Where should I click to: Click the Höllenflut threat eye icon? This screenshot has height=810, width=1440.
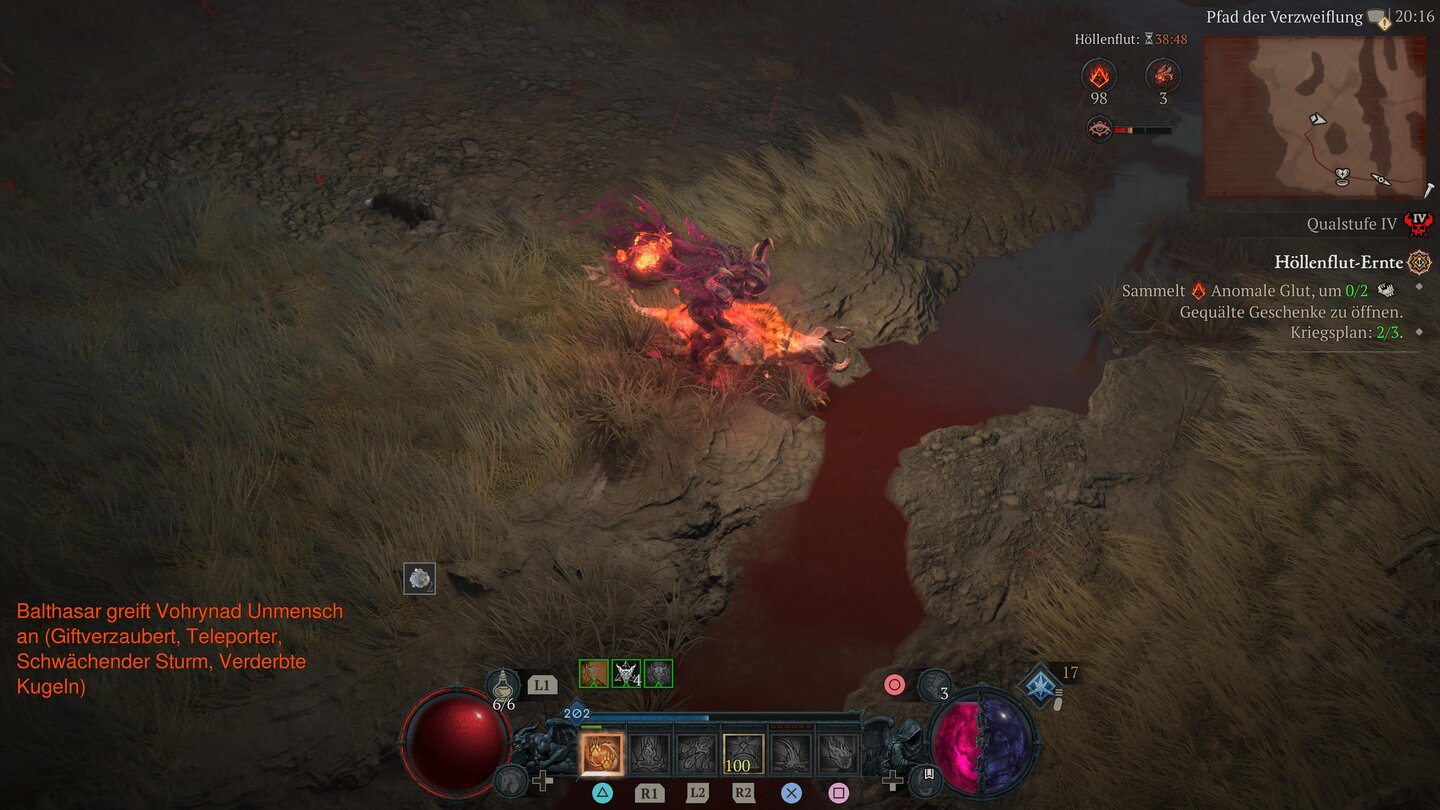pos(1099,129)
